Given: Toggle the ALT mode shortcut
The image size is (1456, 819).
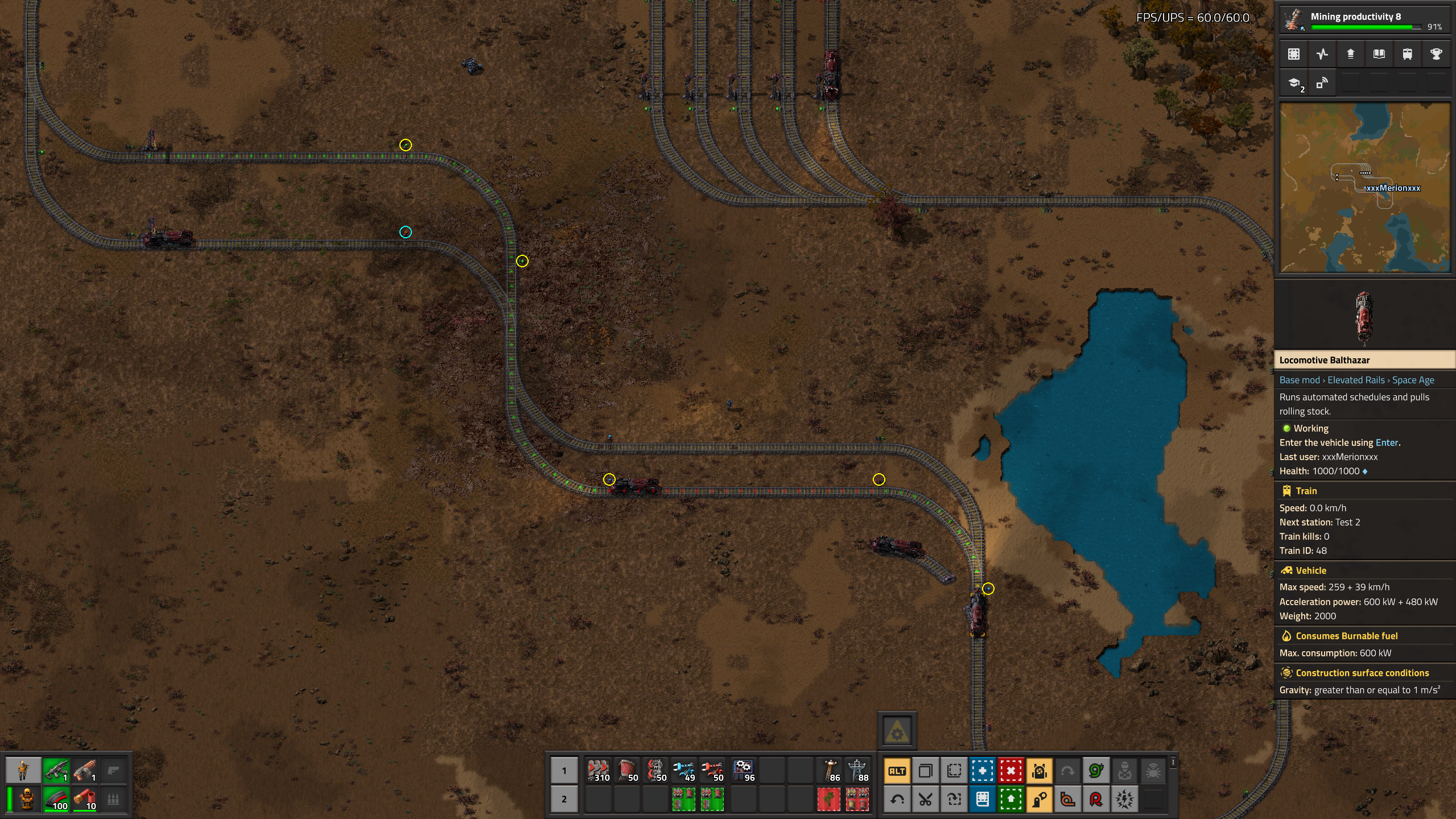Looking at the screenshot, I should tap(897, 771).
